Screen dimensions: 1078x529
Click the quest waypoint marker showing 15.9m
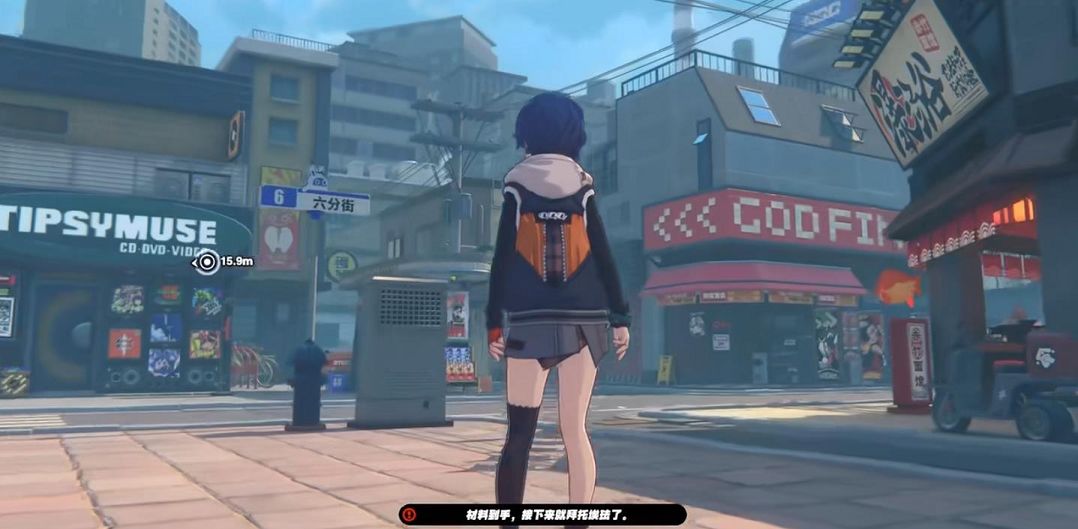(207, 262)
